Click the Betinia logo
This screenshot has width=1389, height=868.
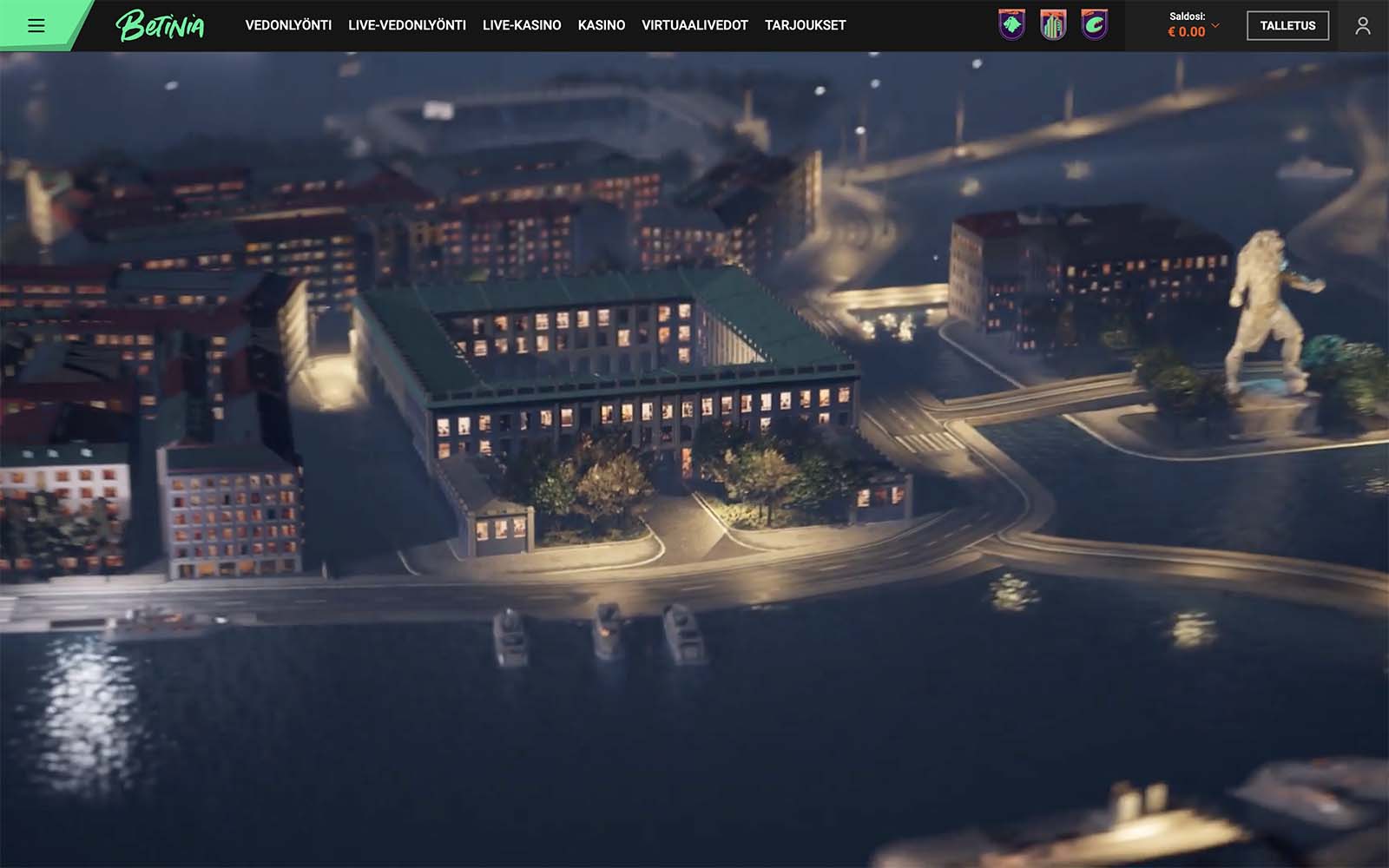pos(161,25)
